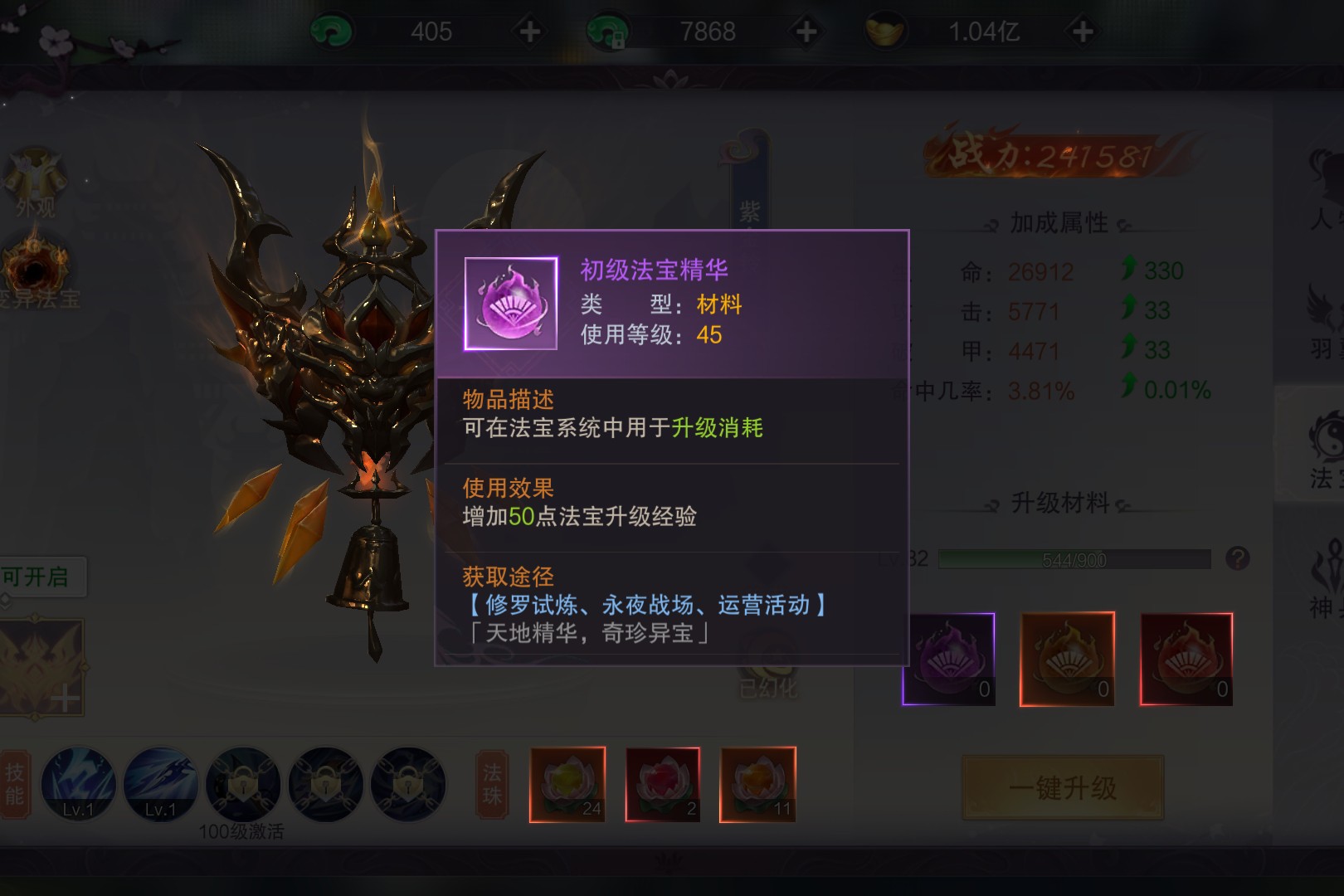Viewport: 1344px width, 896px height.
Task: Choose the red lotus orb with 2
Action: [x=663, y=785]
